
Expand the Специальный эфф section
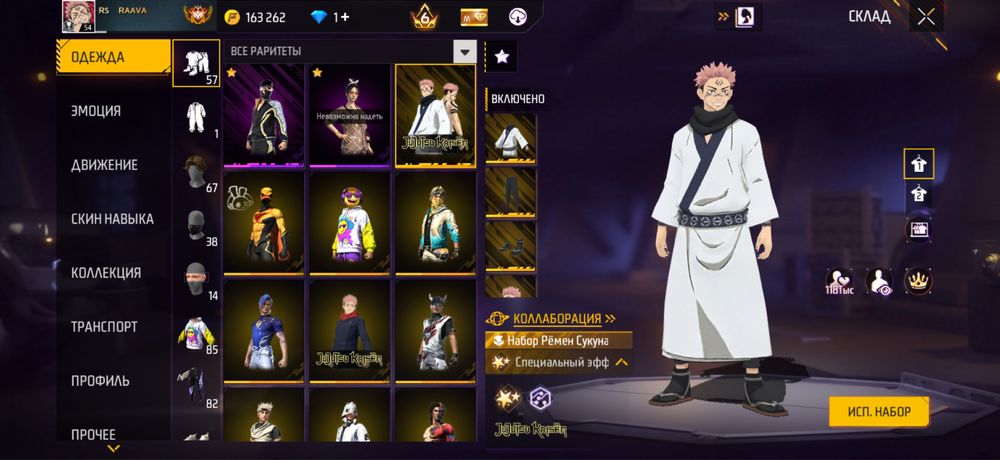pos(622,362)
